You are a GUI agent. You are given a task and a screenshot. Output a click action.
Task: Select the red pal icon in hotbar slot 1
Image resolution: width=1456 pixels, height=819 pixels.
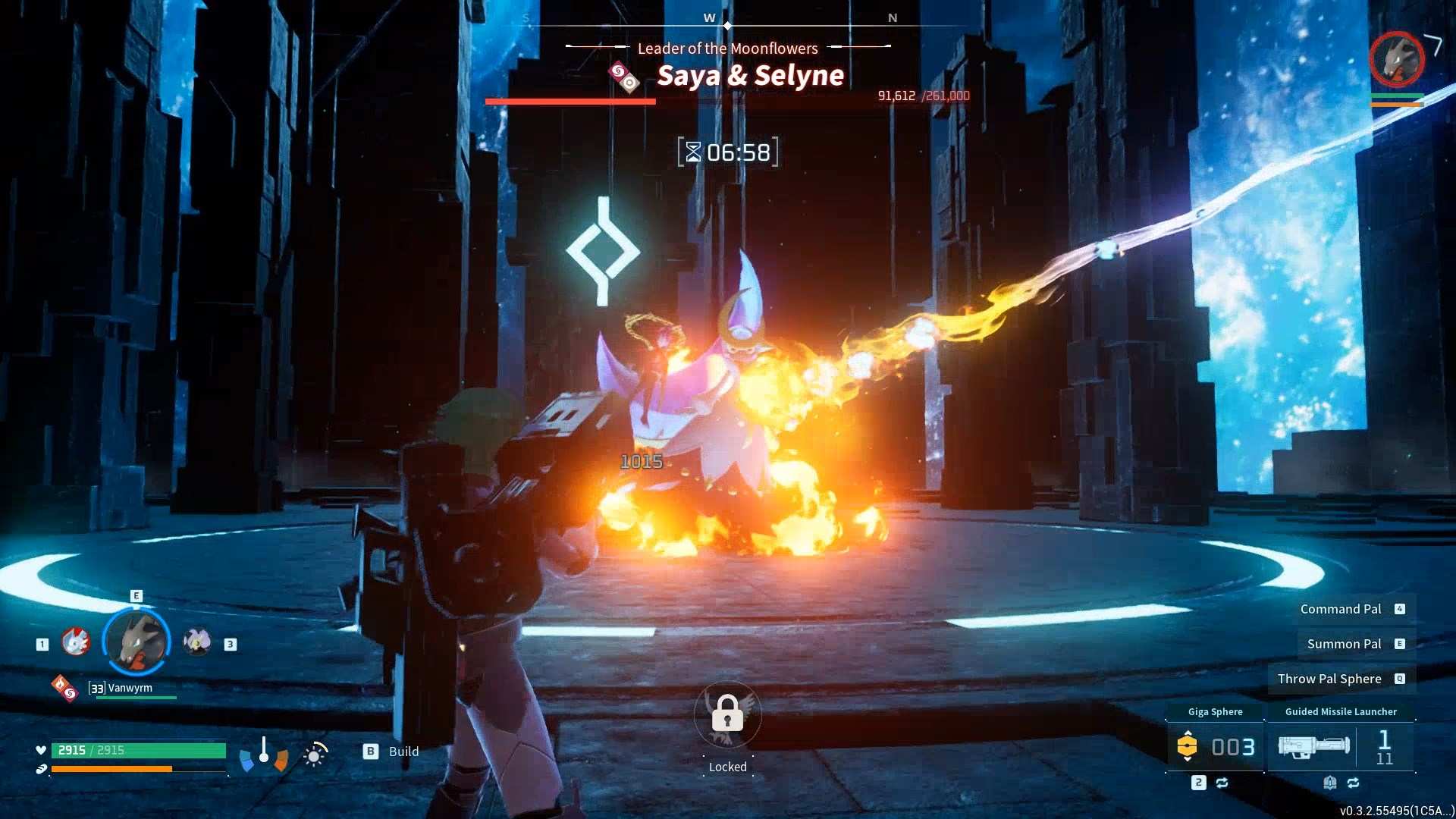pos(74,642)
